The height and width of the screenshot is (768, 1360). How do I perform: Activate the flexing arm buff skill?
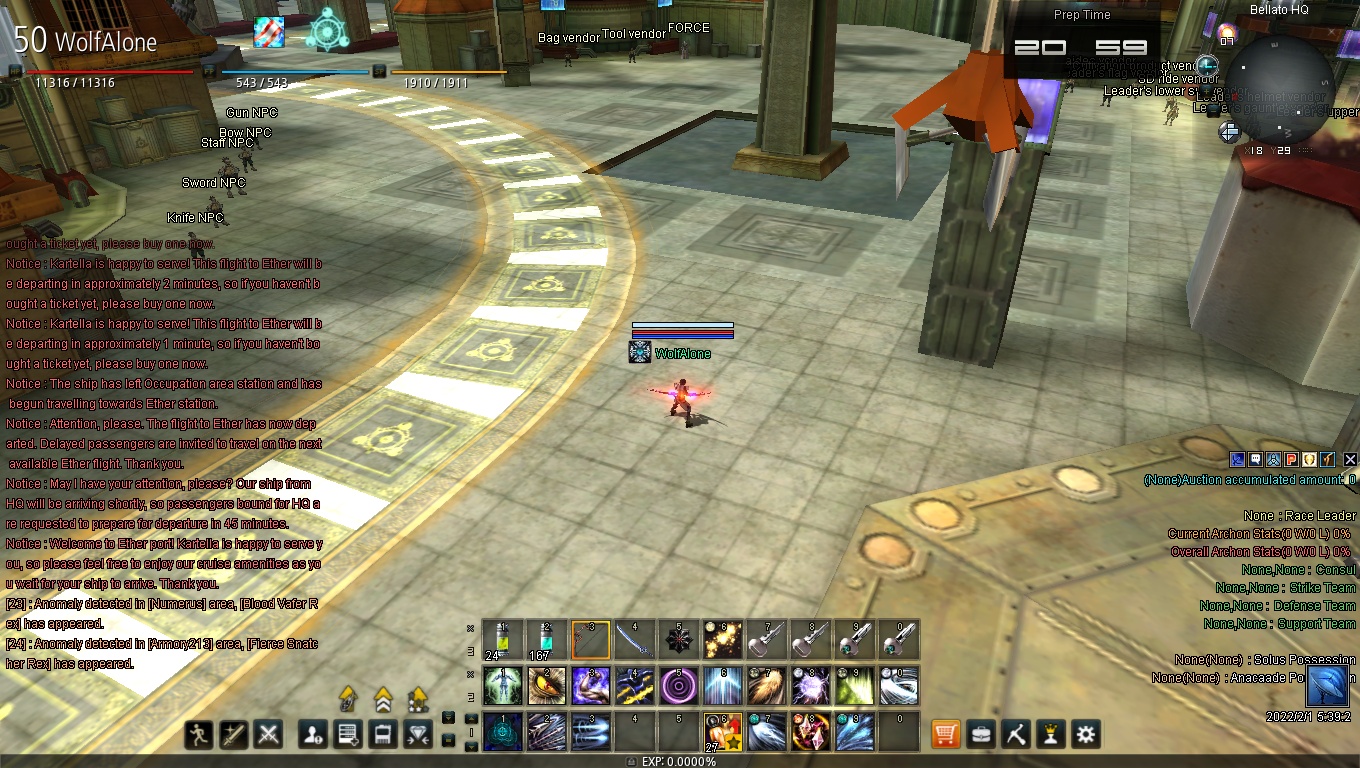click(x=590, y=686)
